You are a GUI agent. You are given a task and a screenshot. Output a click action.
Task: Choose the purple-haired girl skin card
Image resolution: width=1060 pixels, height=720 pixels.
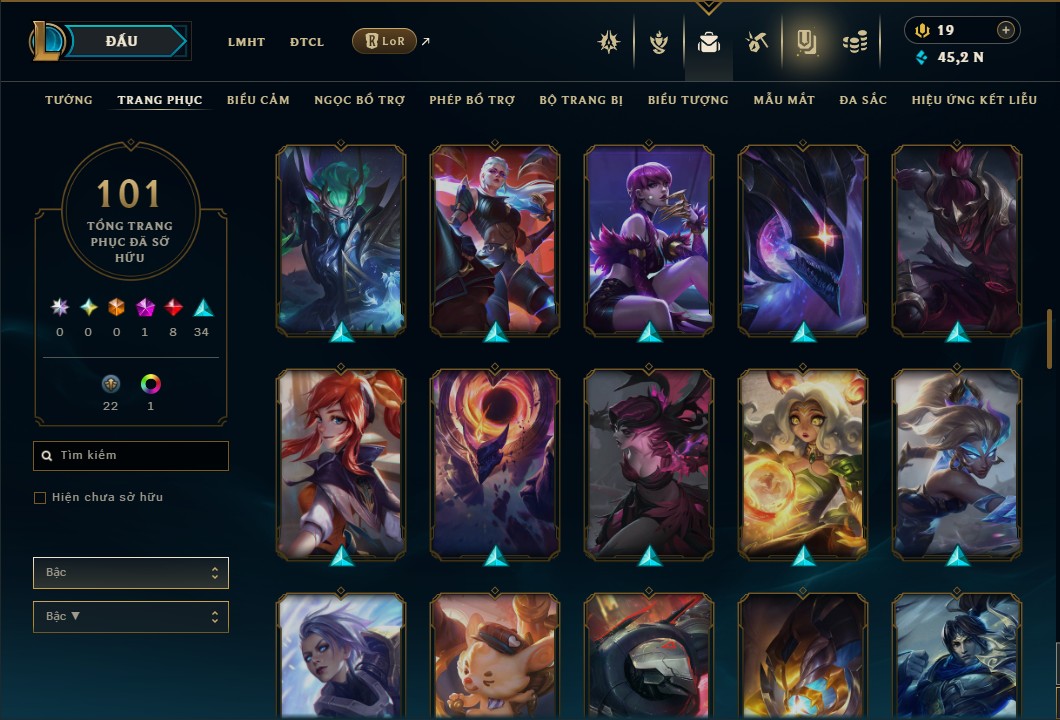coord(648,239)
